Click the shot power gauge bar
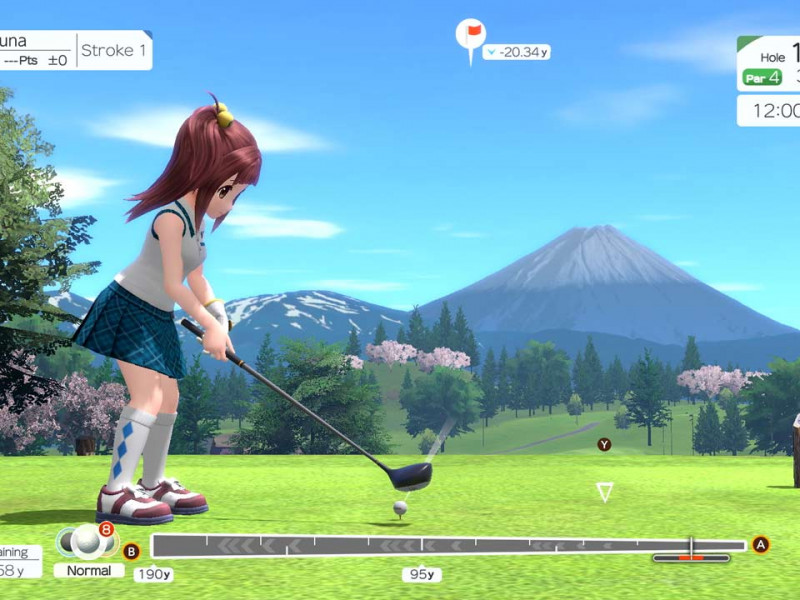This screenshot has width=800, height=600. coord(448,546)
